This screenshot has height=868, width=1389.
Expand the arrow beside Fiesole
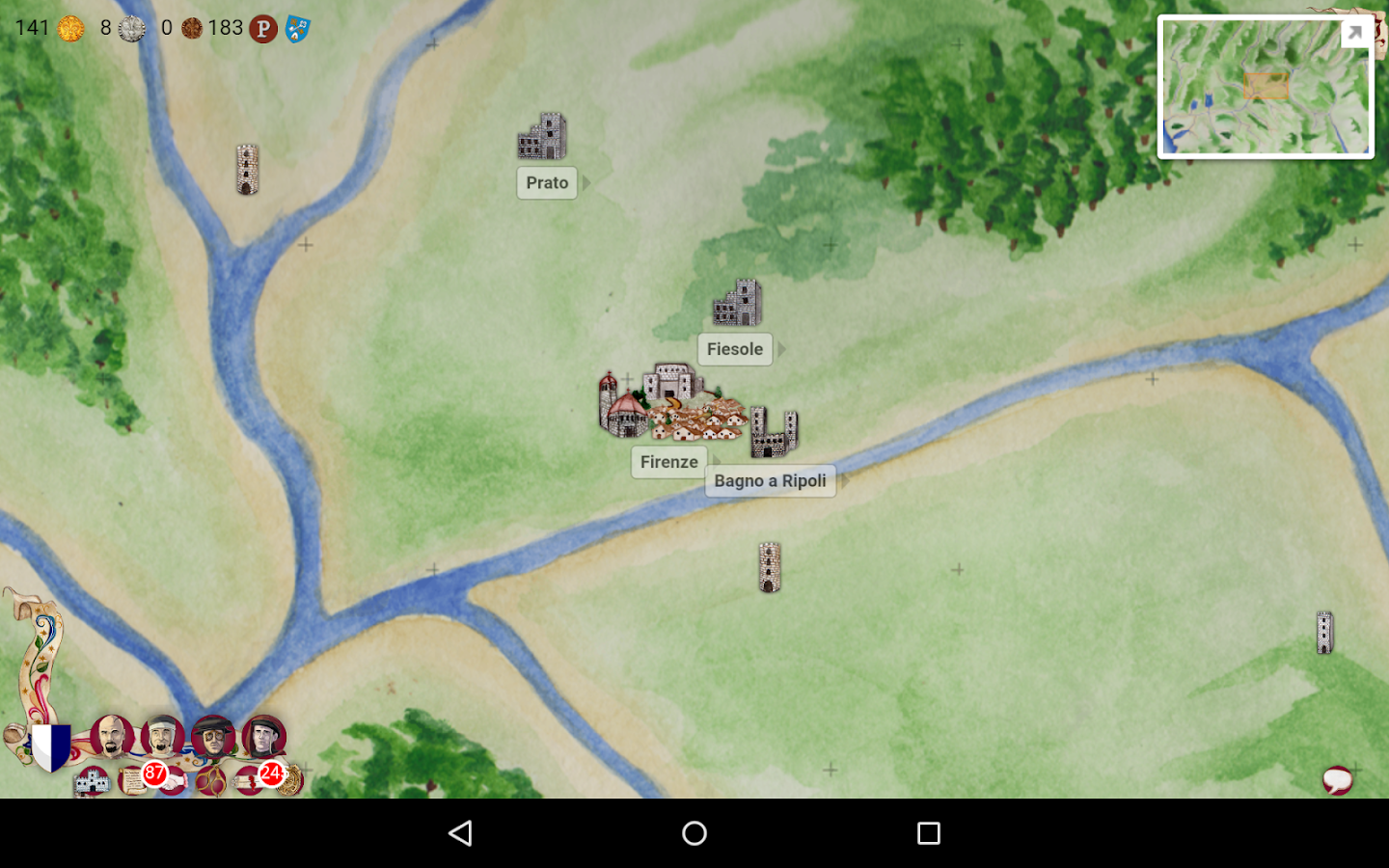point(782,348)
